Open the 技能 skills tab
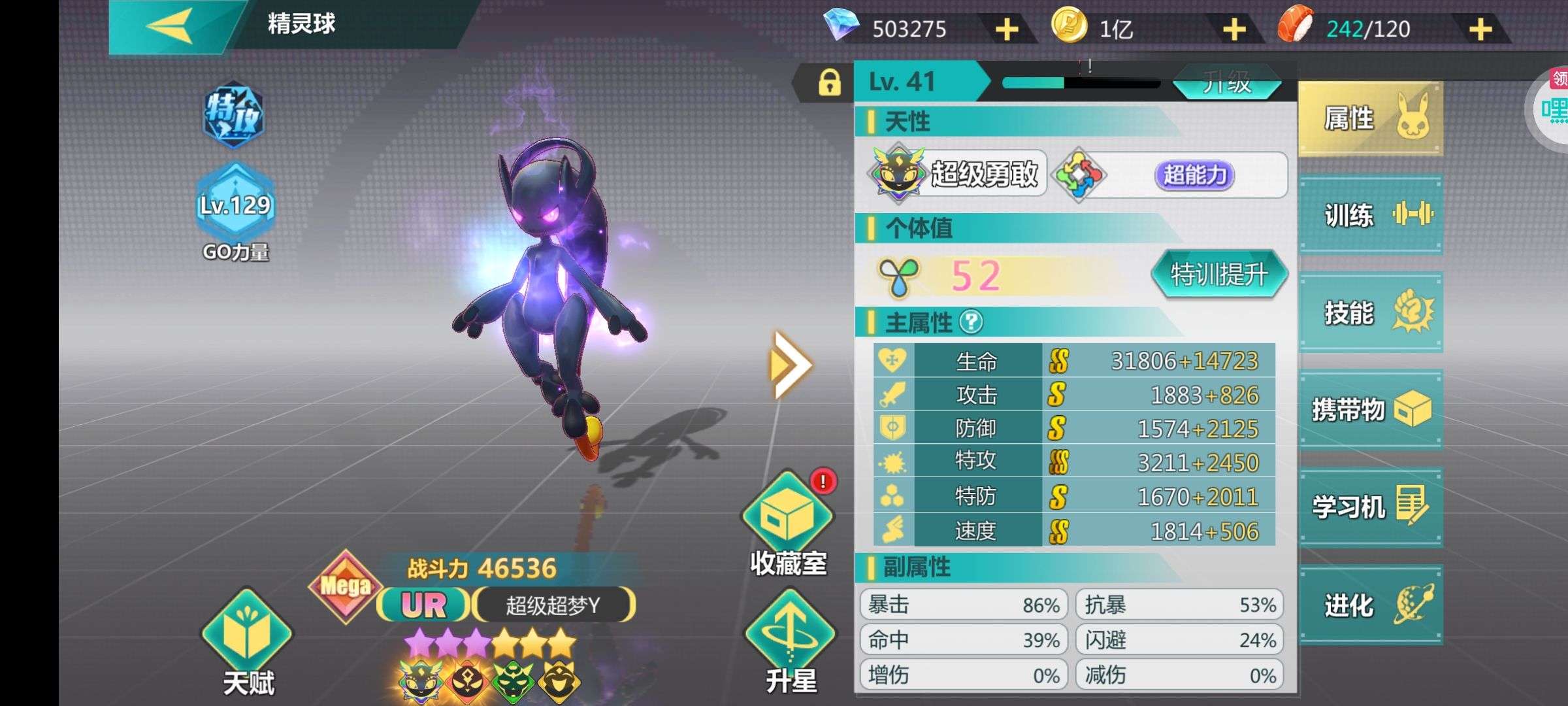Screen dimensions: 1568x706 [1370, 312]
